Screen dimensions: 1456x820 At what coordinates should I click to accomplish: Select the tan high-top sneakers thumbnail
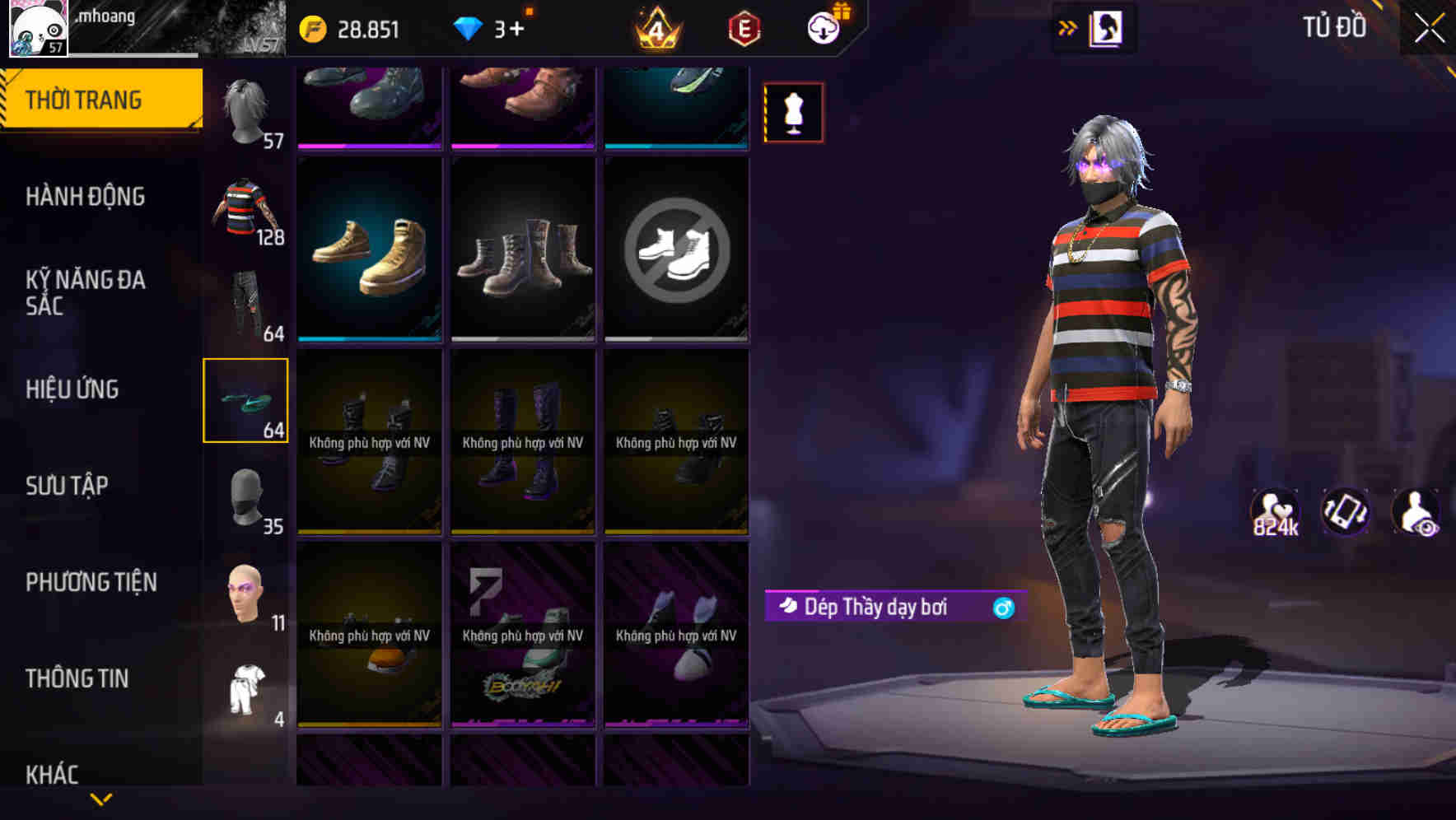pyautogui.click(x=369, y=251)
